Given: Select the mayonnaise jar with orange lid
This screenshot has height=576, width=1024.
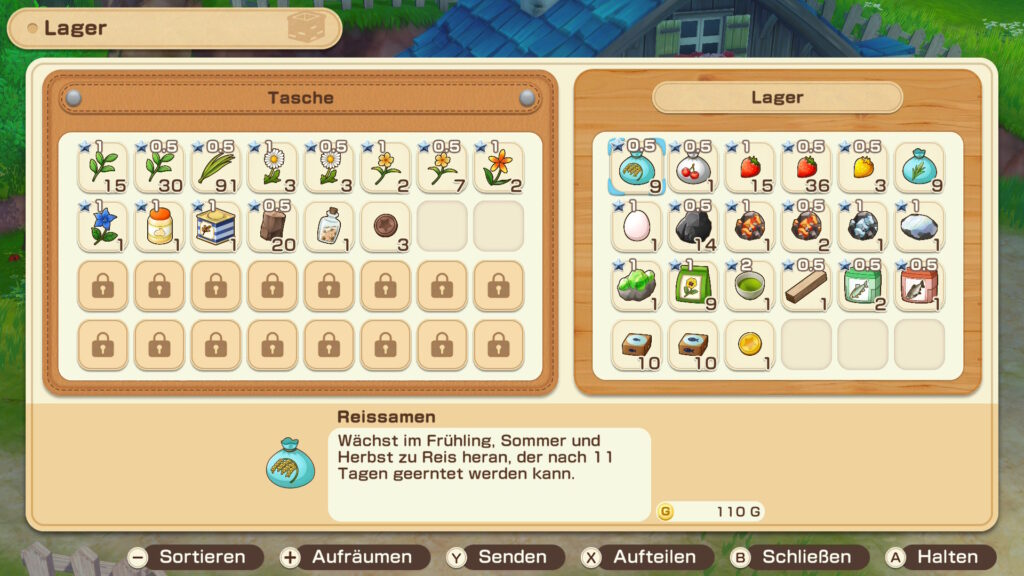Looking at the screenshot, I should click(159, 226).
